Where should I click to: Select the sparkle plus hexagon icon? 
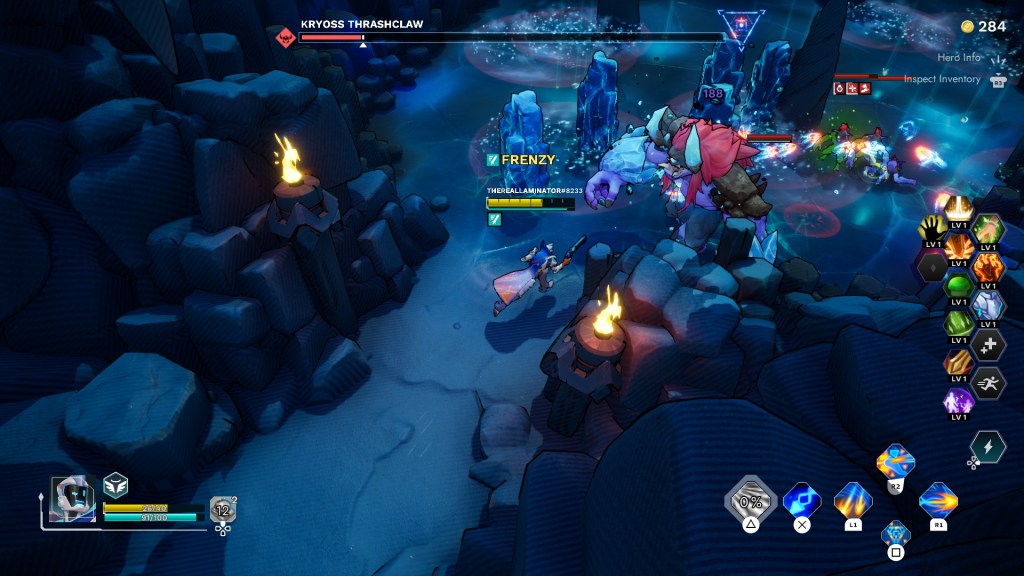[988, 344]
